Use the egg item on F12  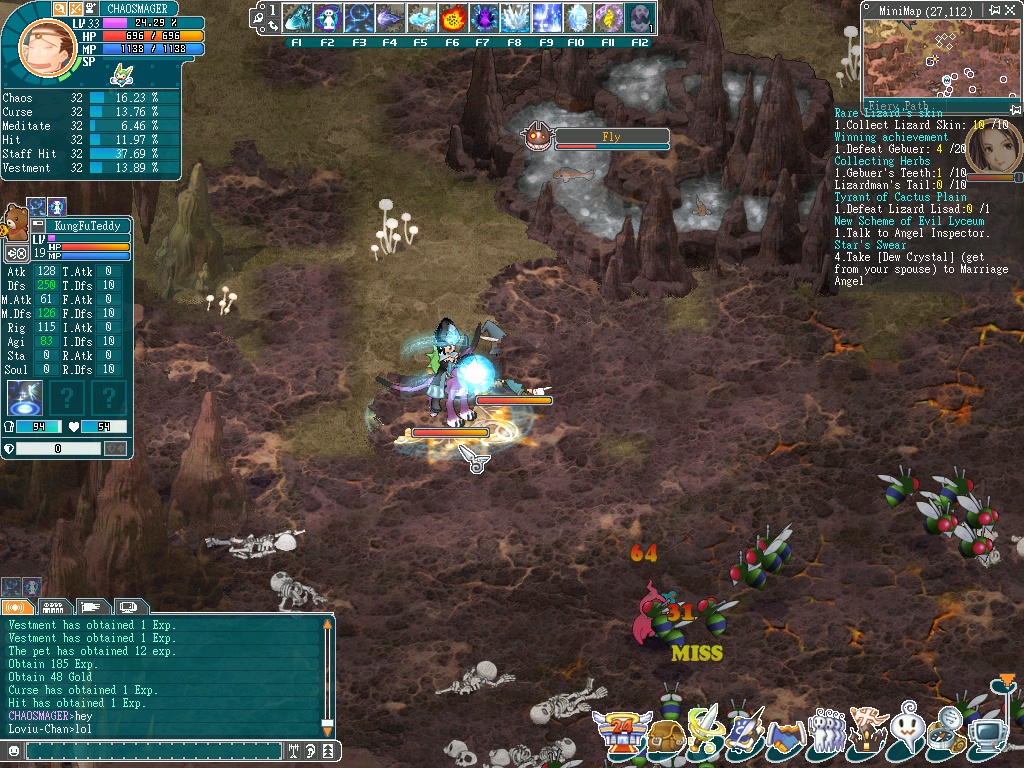coord(640,18)
